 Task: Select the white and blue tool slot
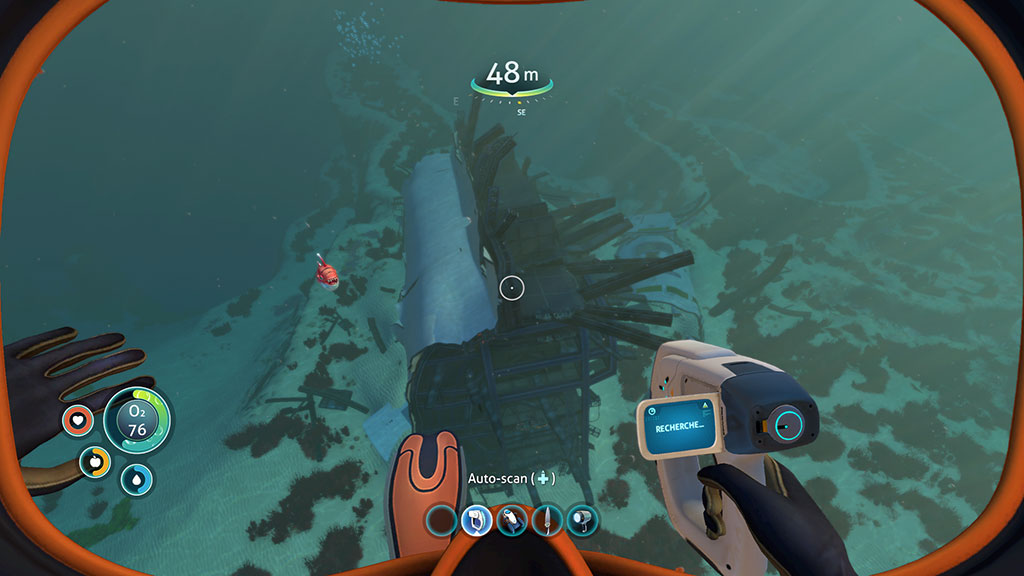click(511, 520)
